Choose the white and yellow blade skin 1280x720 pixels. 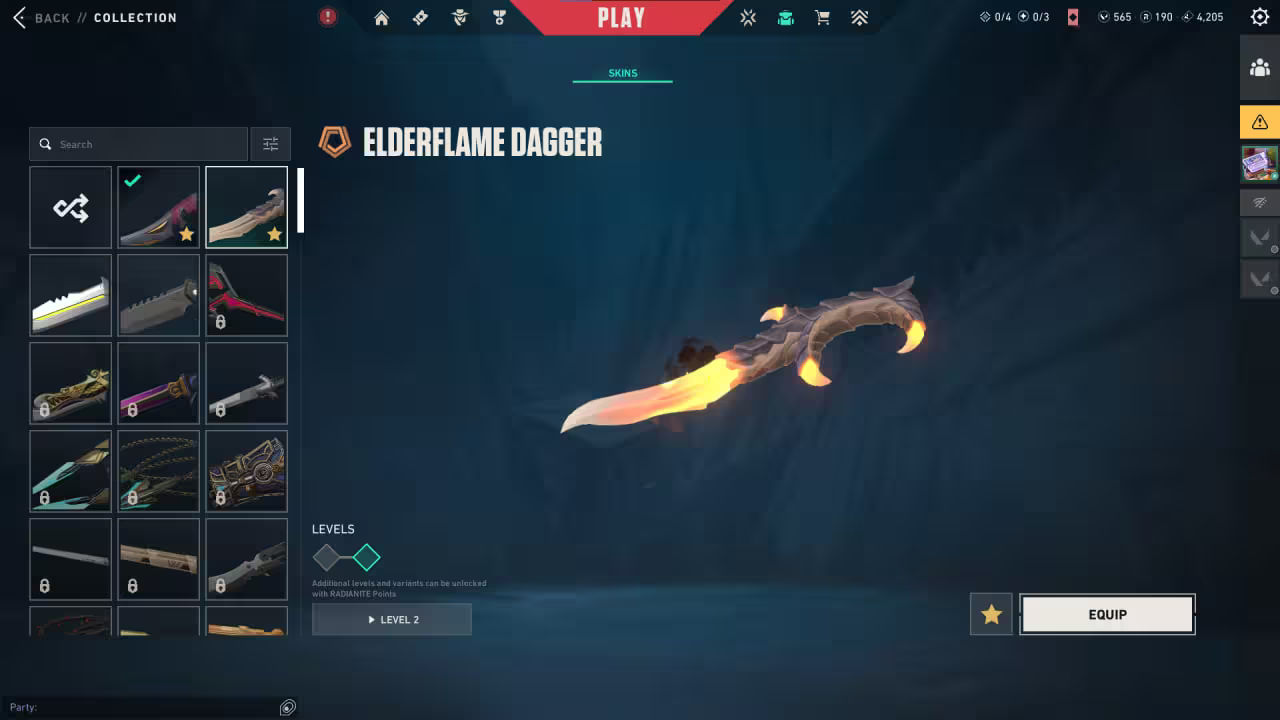tap(71, 295)
